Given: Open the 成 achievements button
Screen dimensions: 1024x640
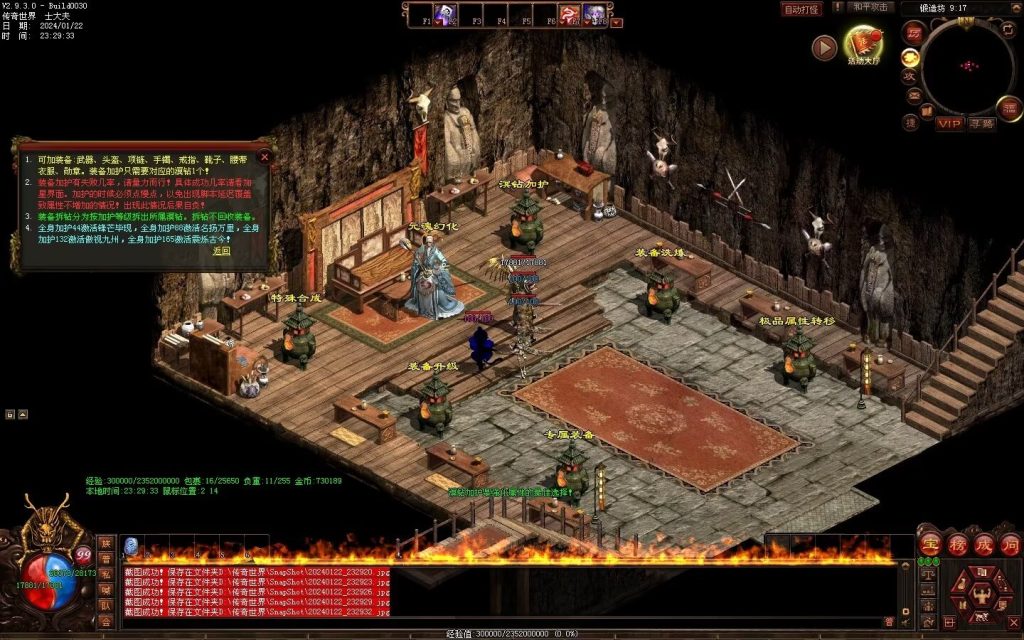Looking at the screenshot, I should coord(983,545).
